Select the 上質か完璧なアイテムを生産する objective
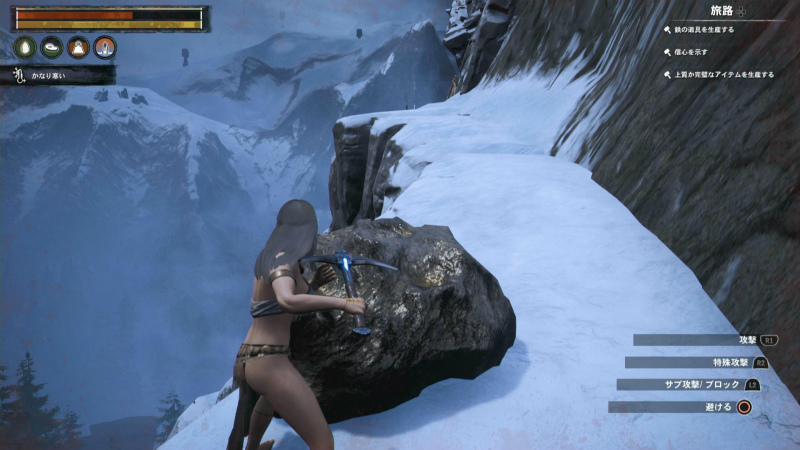 point(724,74)
